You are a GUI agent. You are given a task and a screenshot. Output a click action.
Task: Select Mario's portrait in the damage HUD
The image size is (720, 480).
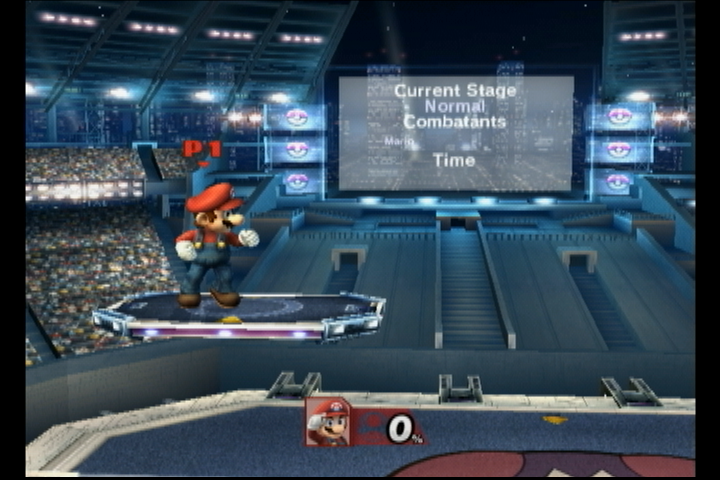tap(328, 421)
